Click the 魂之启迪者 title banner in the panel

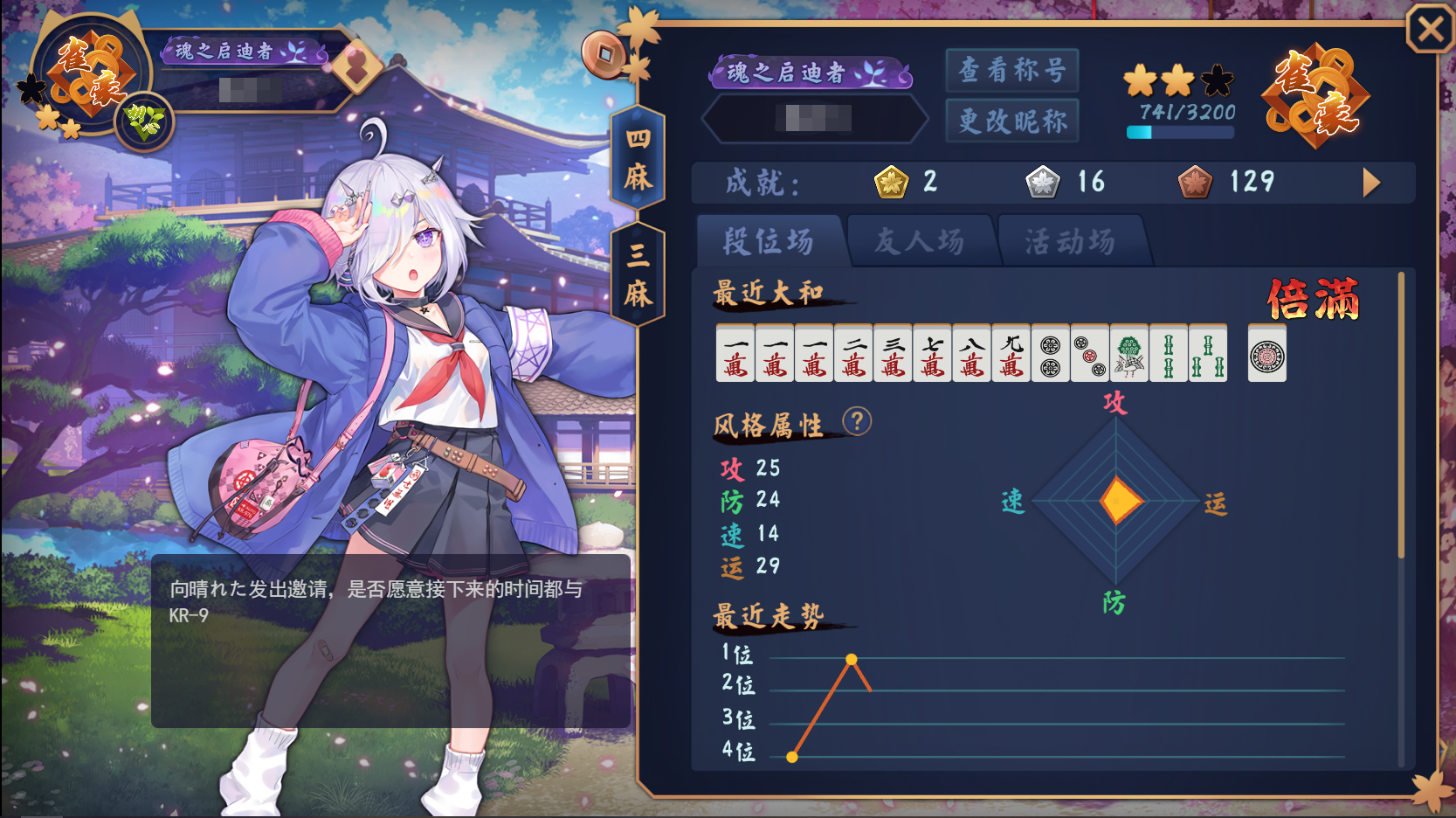[810, 73]
